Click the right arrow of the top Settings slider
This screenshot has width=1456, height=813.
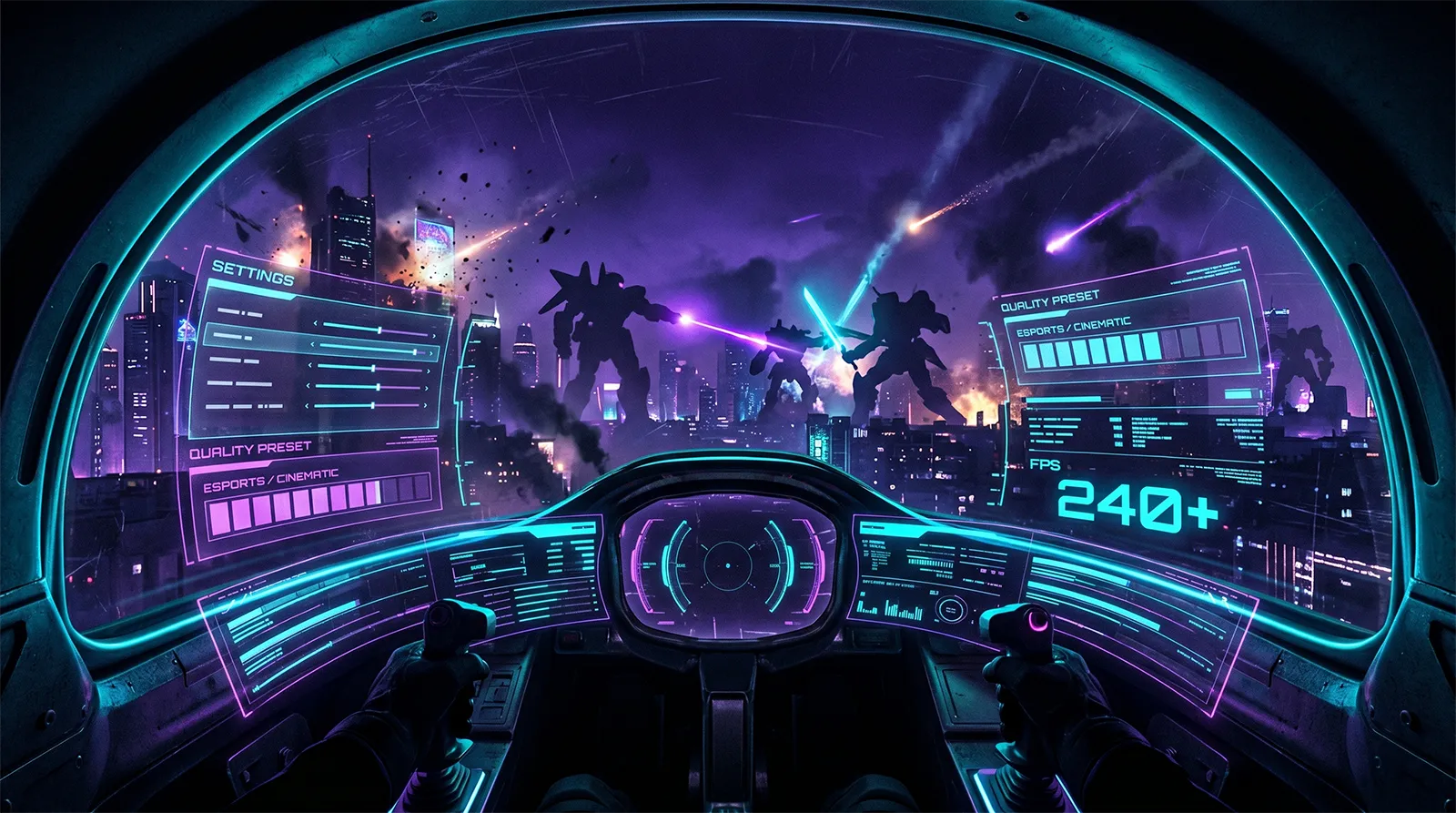click(x=434, y=335)
